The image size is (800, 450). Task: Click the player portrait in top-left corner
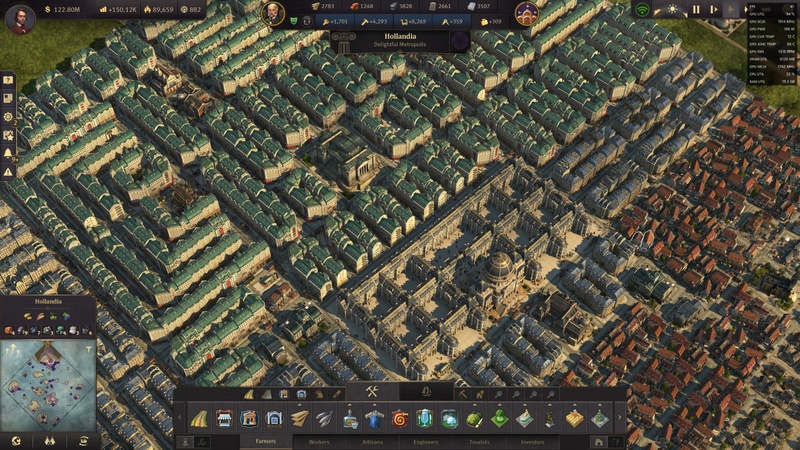click(20, 18)
